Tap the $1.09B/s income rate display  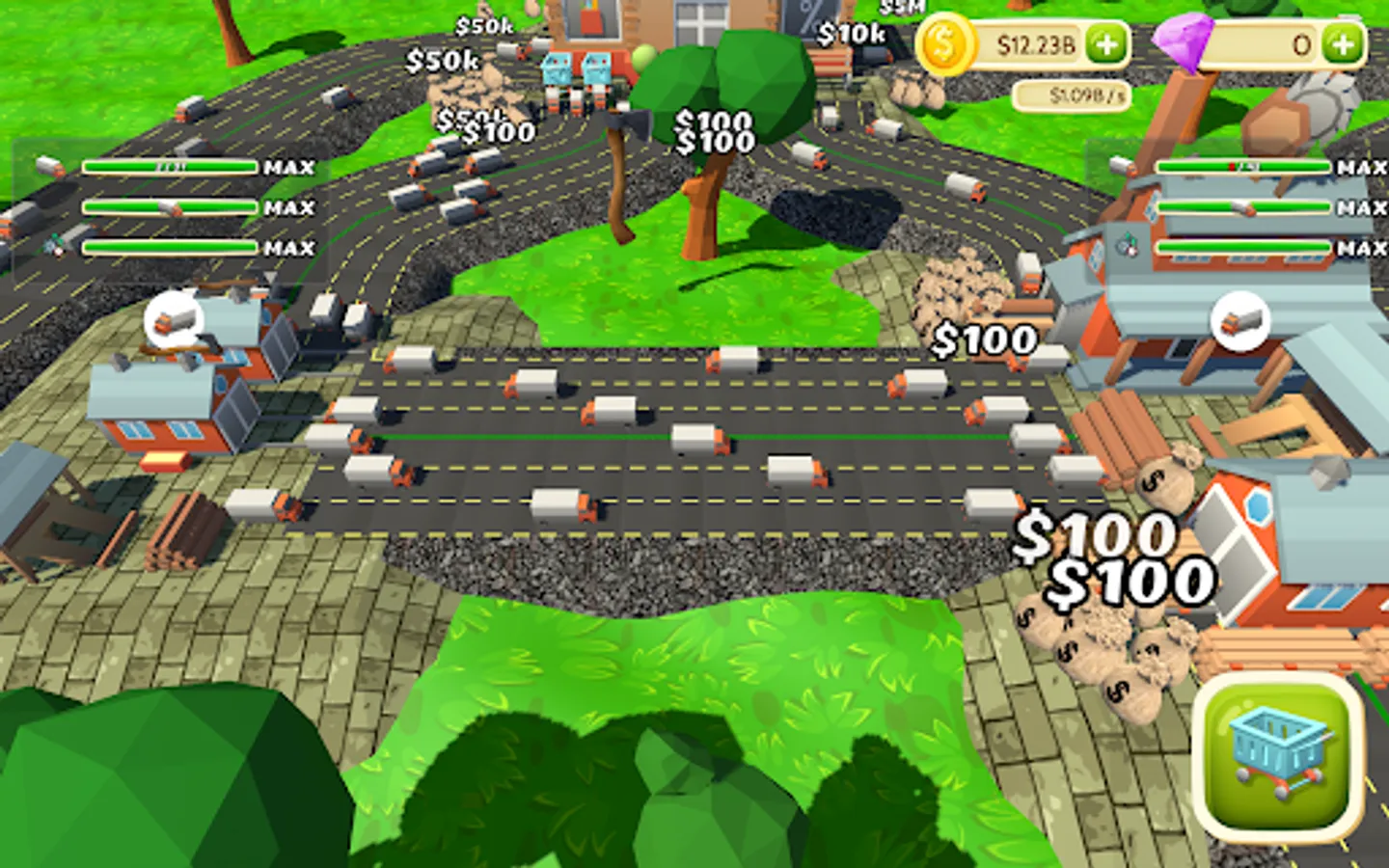[x=1074, y=95]
